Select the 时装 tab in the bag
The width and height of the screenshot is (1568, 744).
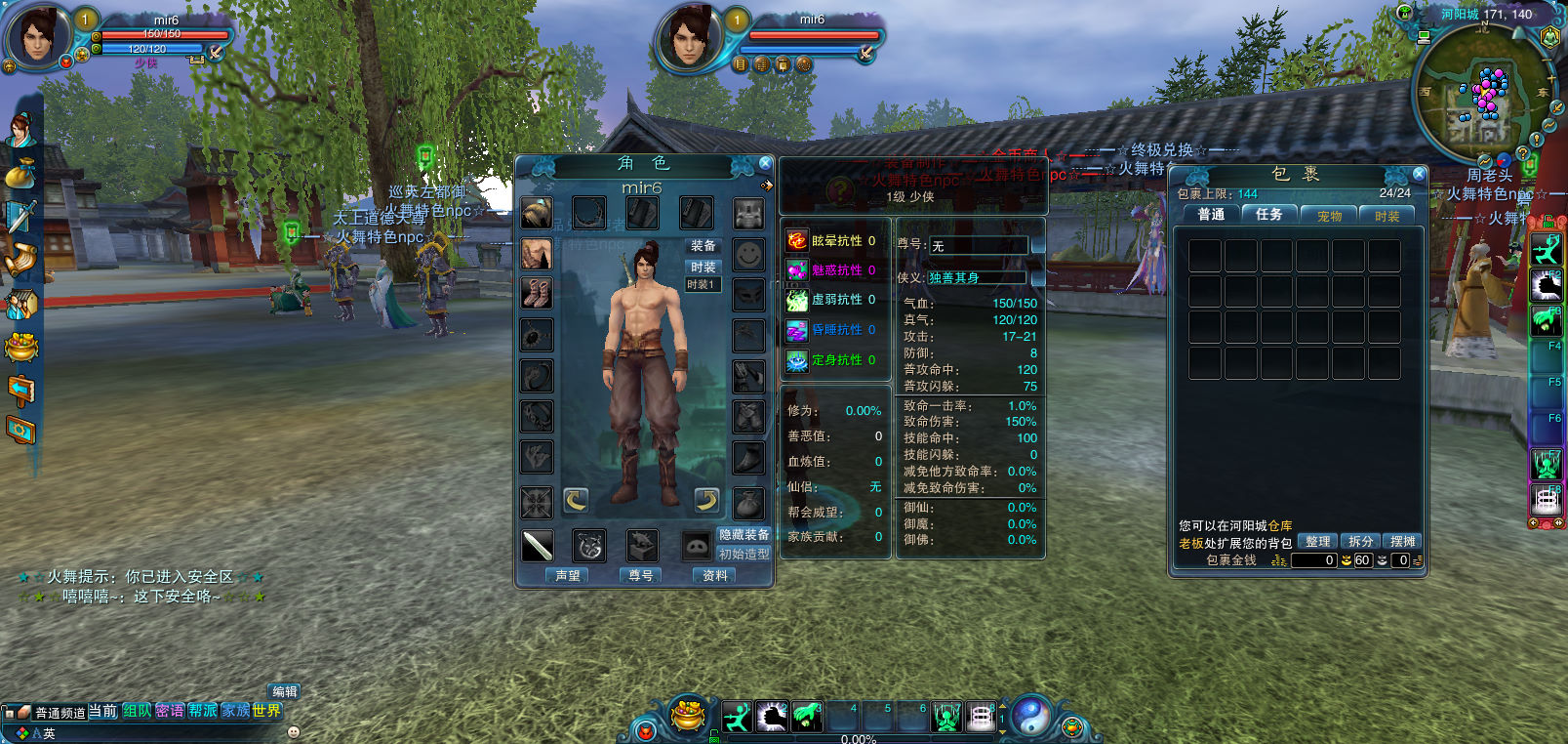click(x=1387, y=216)
